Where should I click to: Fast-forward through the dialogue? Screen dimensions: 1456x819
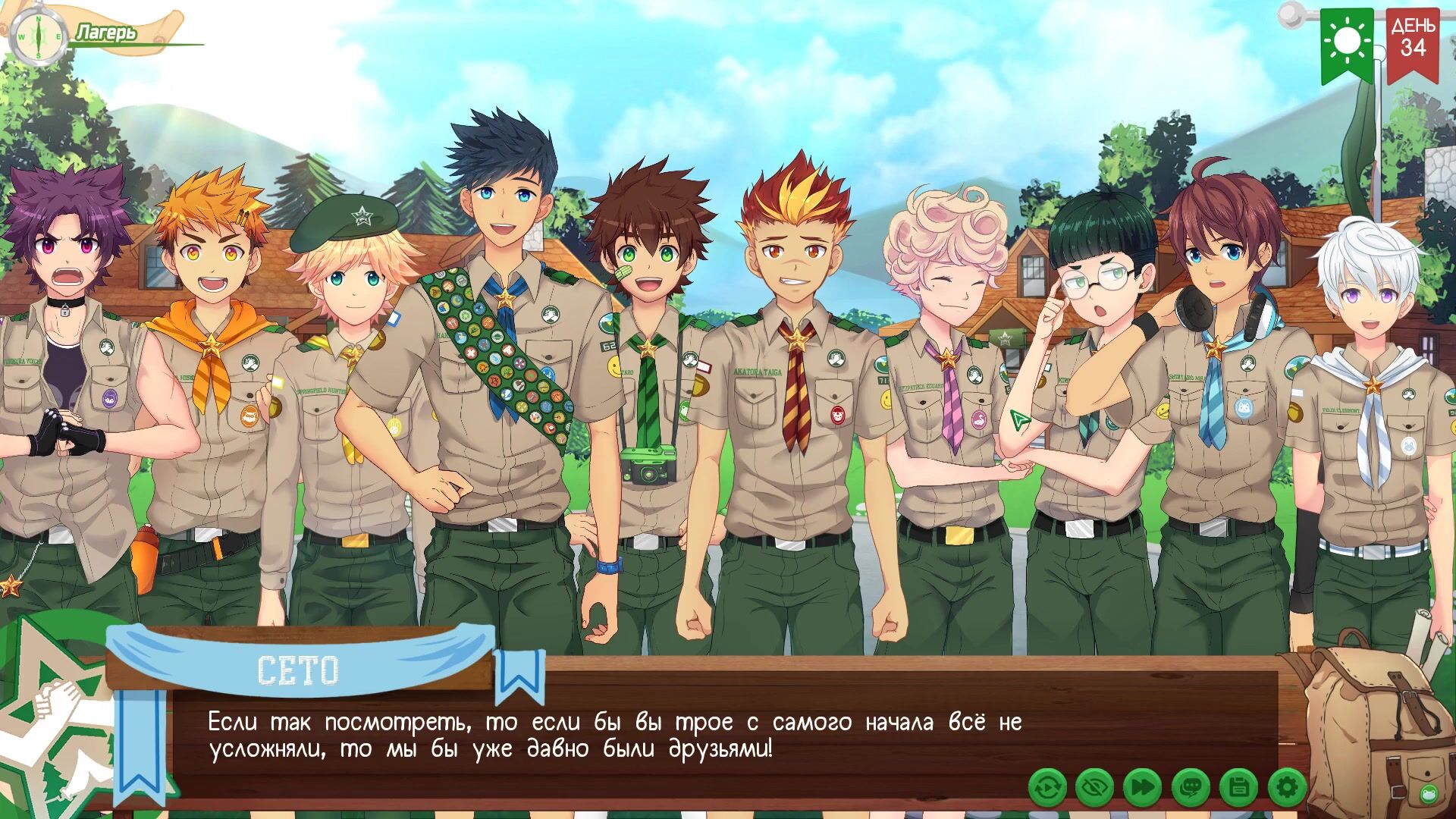tap(1143, 789)
